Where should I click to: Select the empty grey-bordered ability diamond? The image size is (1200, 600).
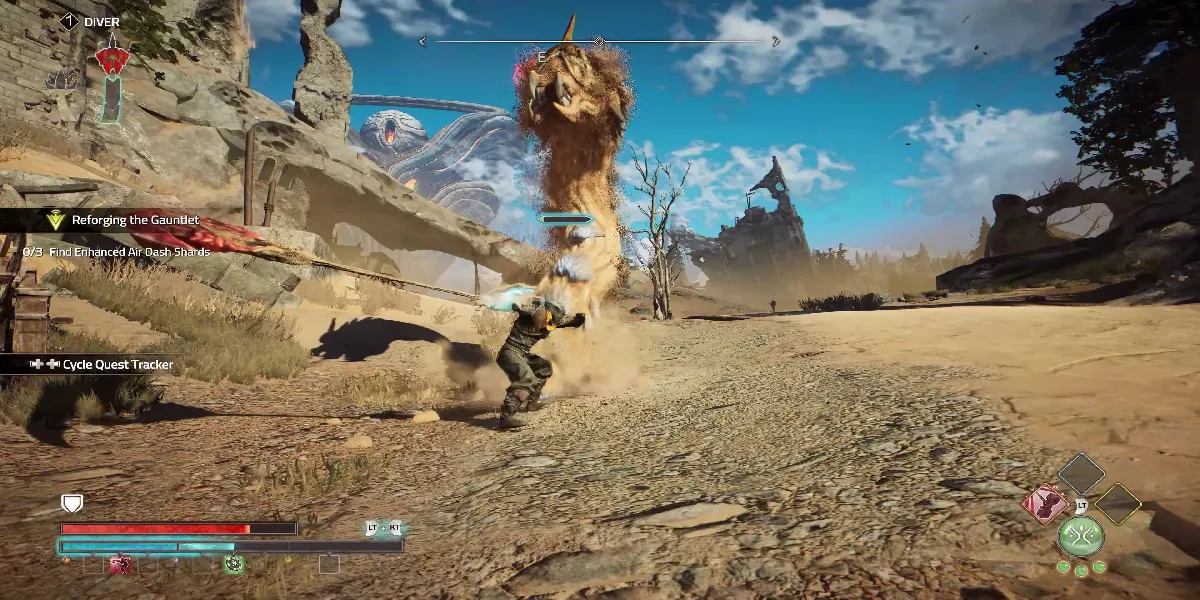tap(1081, 474)
